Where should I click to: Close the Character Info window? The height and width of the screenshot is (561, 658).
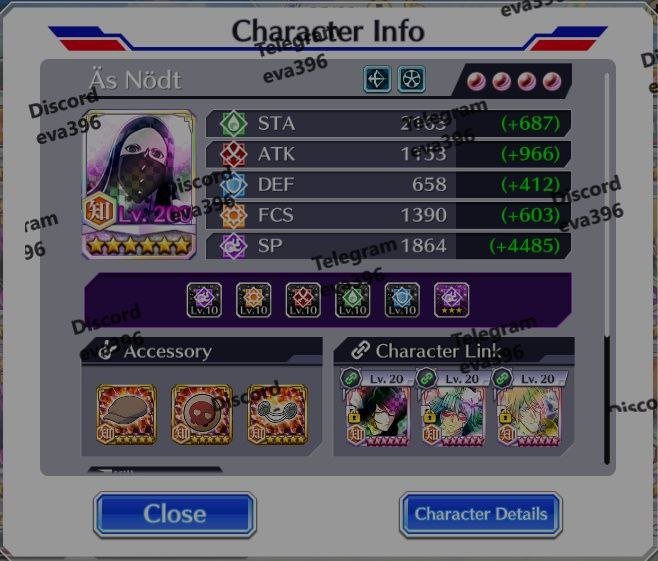175,514
